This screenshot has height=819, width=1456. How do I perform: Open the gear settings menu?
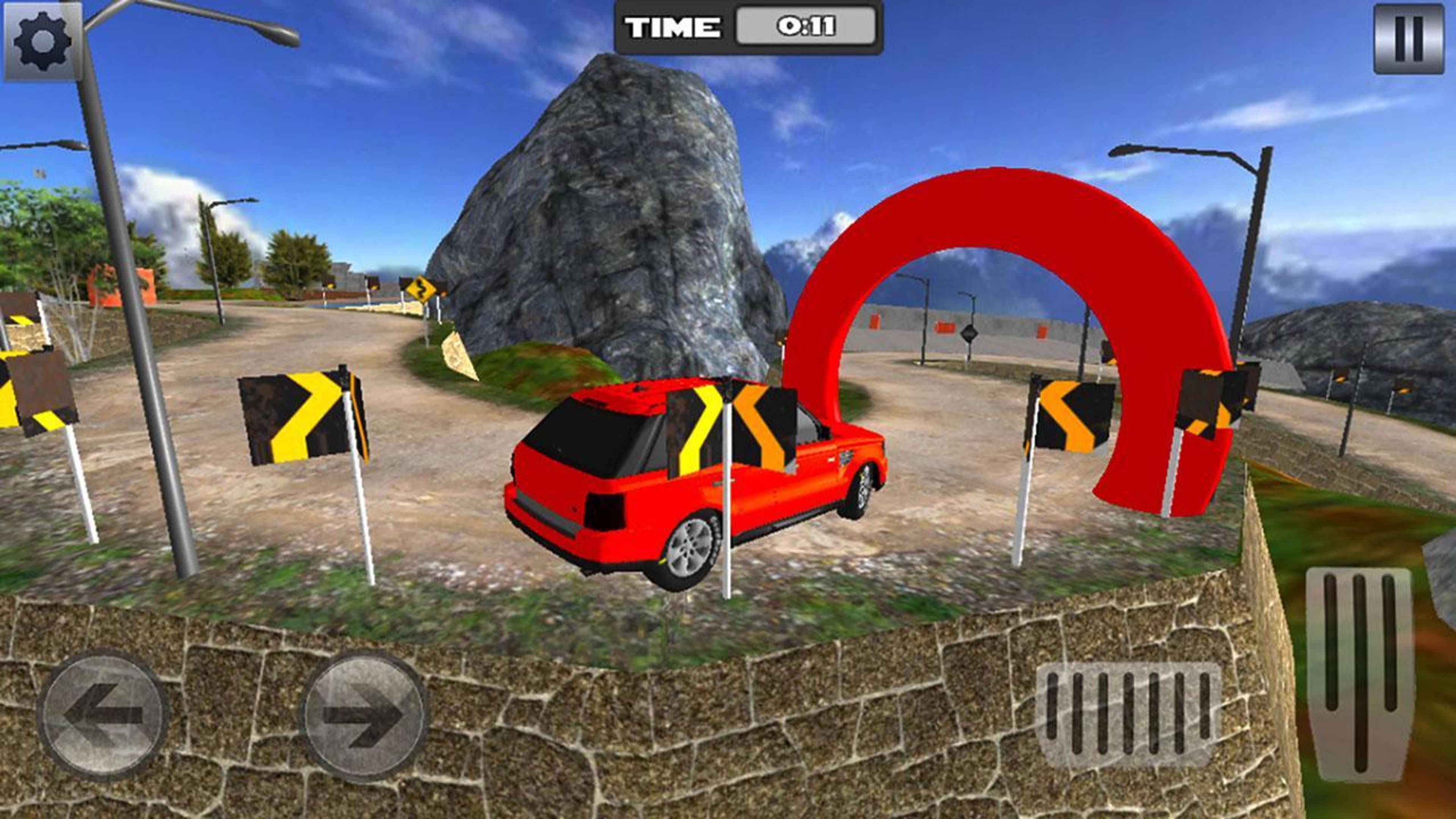coord(42,41)
